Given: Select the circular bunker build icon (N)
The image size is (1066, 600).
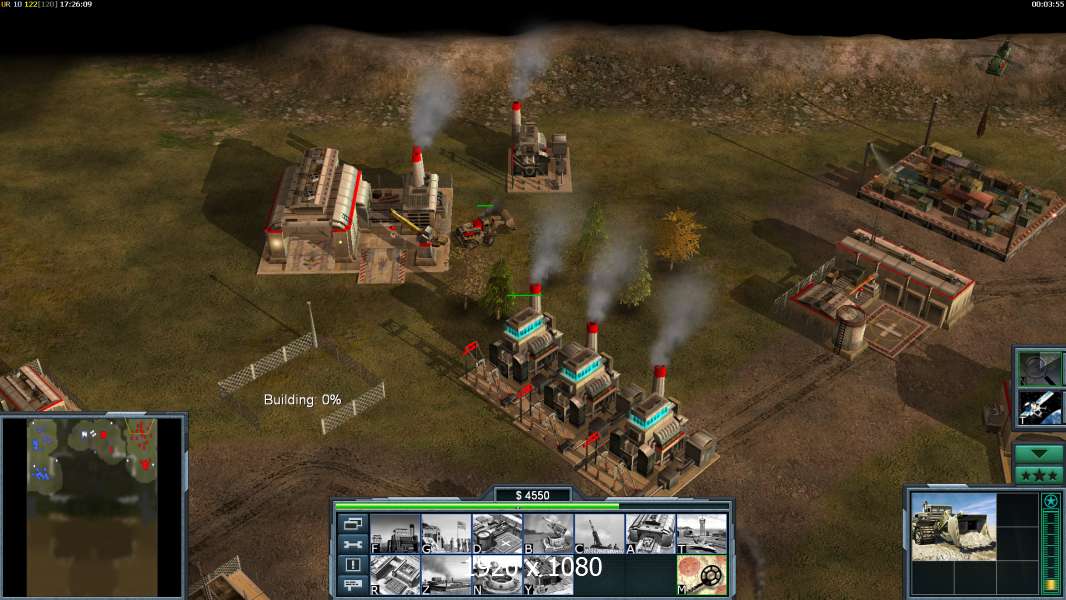Looking at the screenshot, I should [497, 575].
